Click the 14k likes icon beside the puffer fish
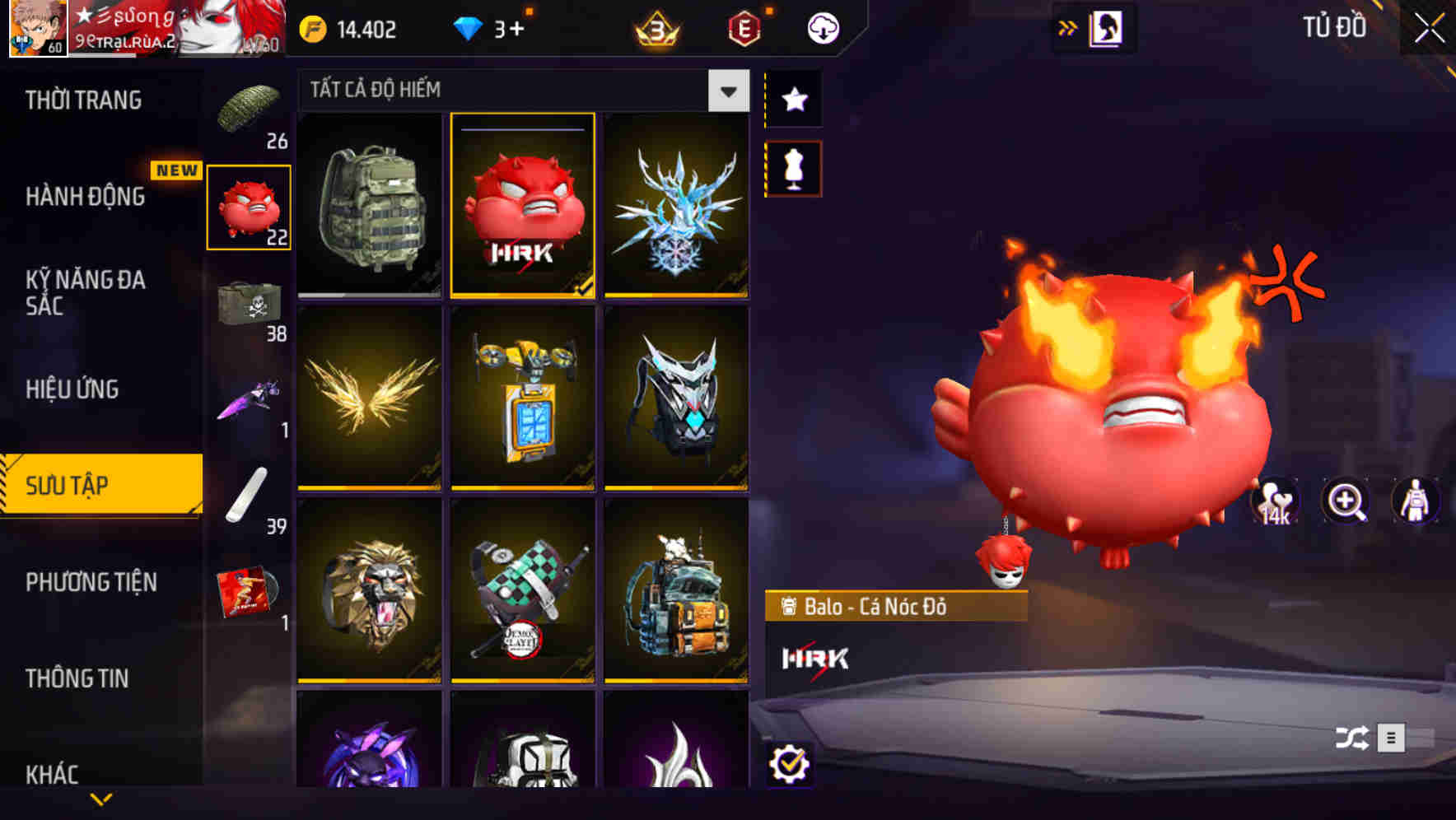This screenshot has height=820, width=1456. (x=1275, y=501)
